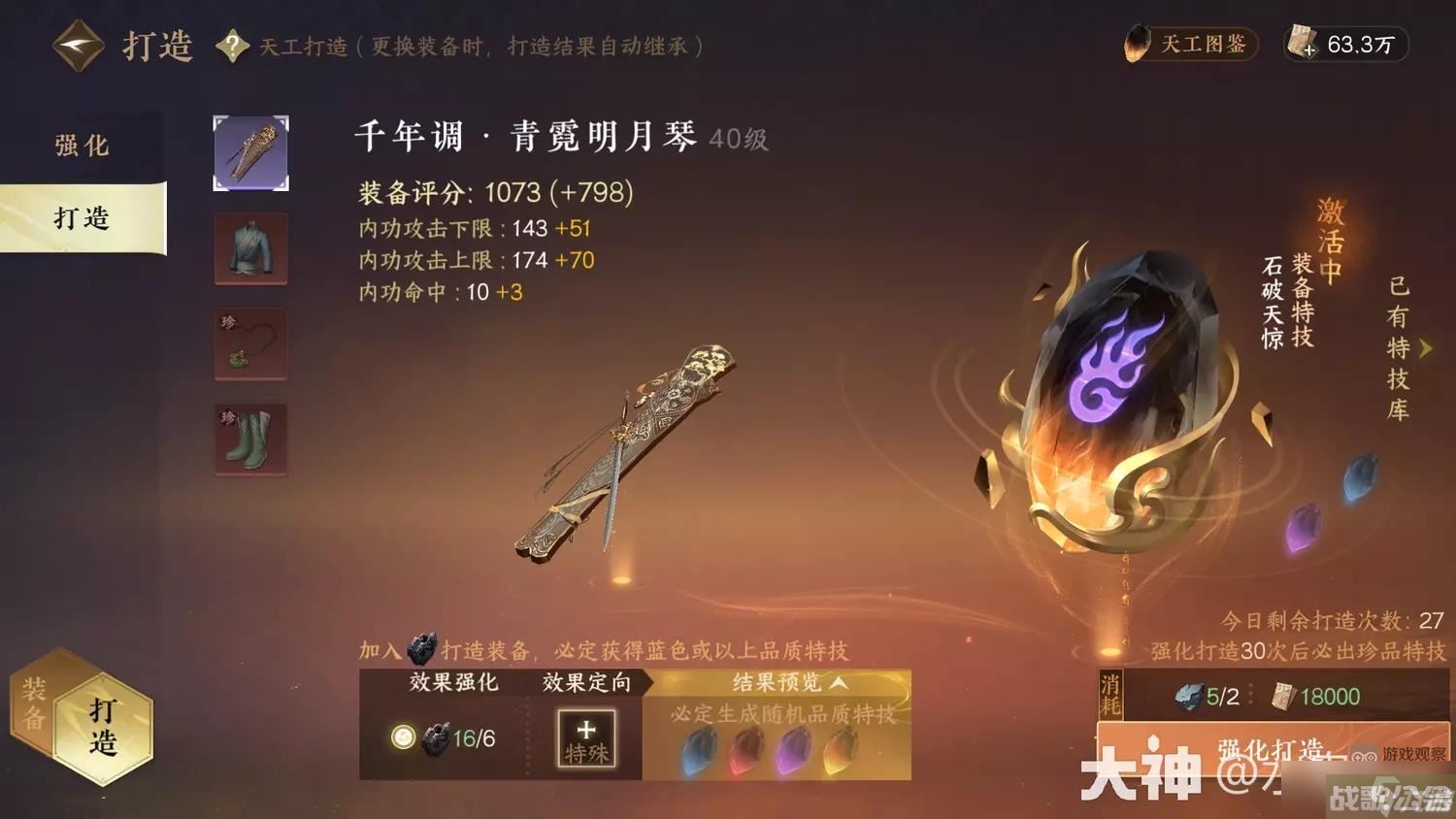Select the qin weapon thumbnail in equipment list
This screenshot has width=1456, height=819.
[x=249, y=152]
